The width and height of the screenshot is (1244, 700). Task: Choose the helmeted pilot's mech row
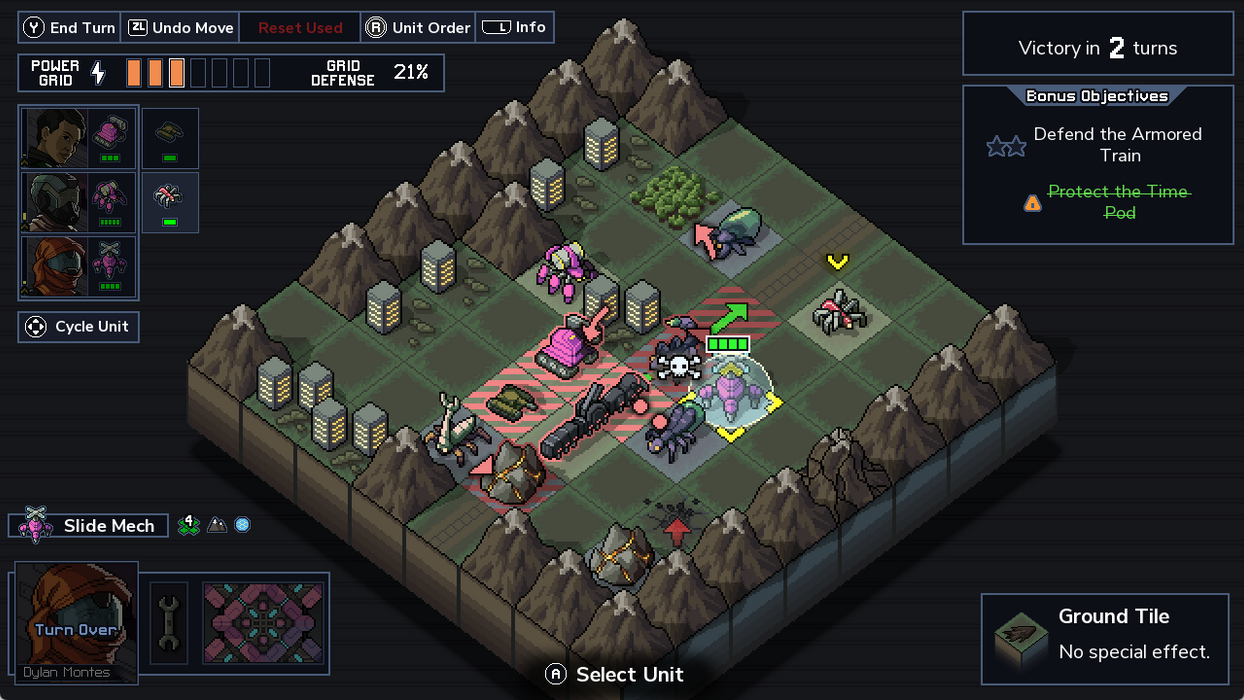pos(79,202)
